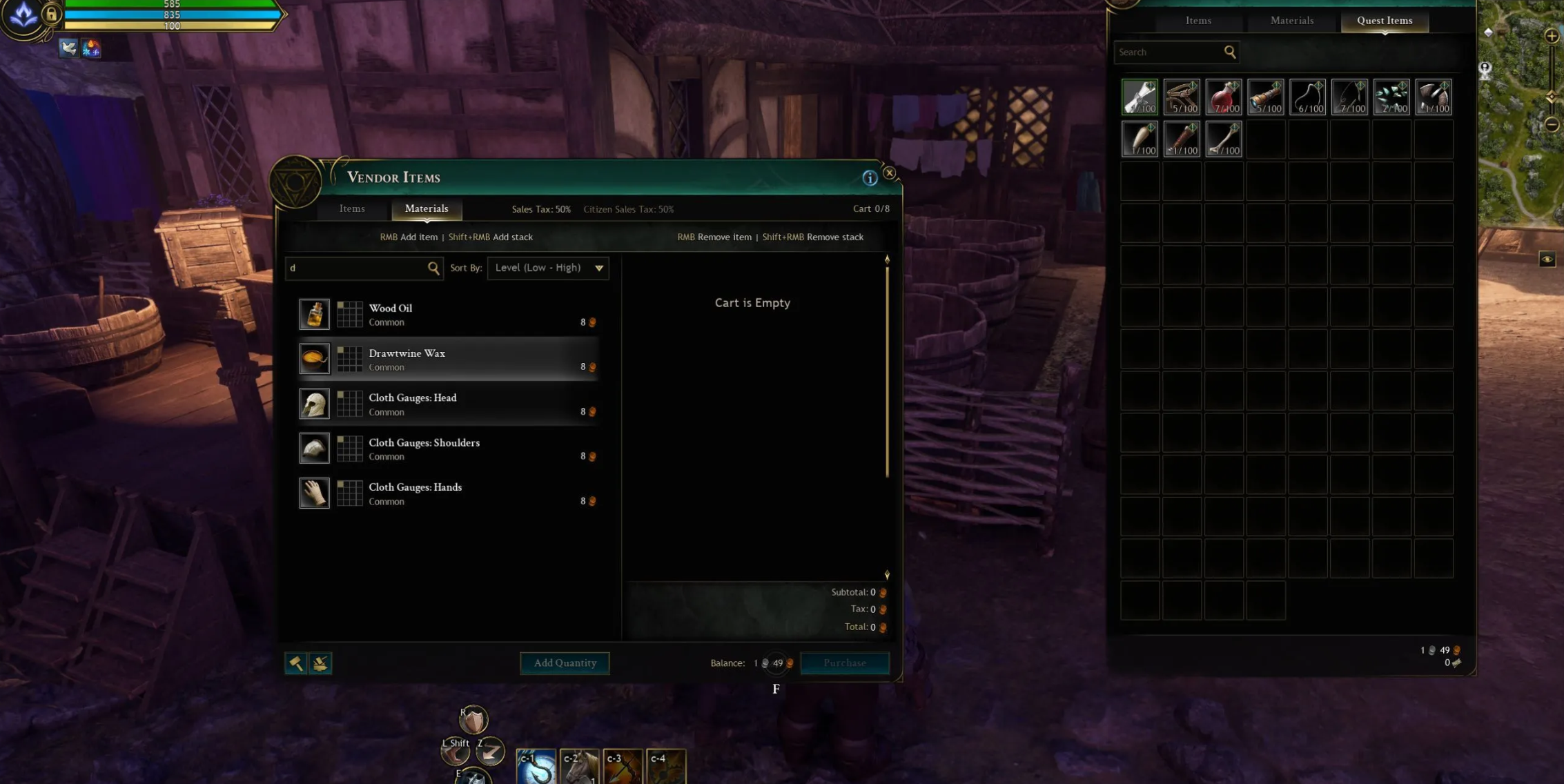Click the inventory Search box
Screen dimensions: 1564x784
(1169, 52)
